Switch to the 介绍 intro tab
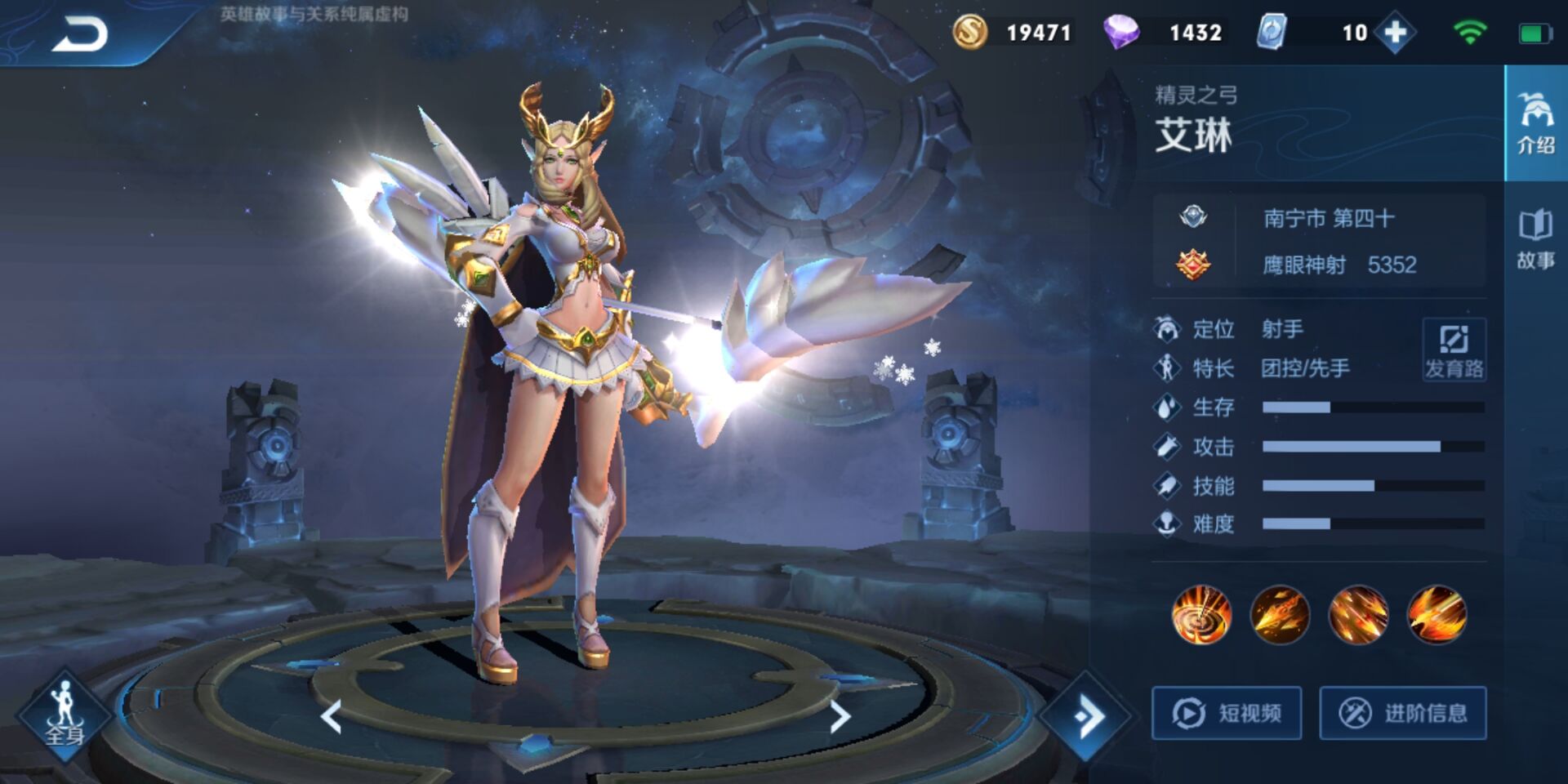 [1535, 123]
